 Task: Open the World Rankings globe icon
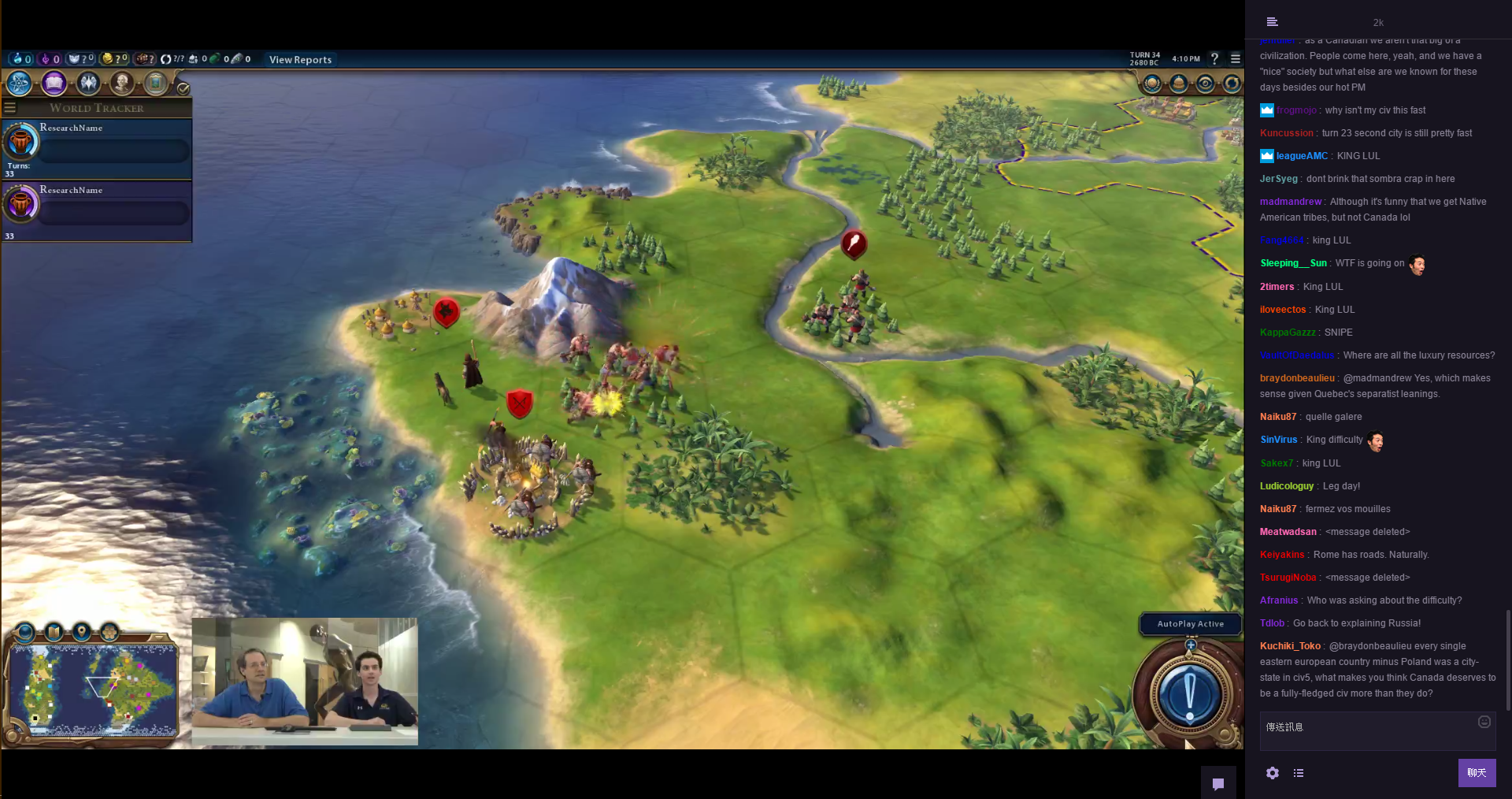(x=1152, y=84)
